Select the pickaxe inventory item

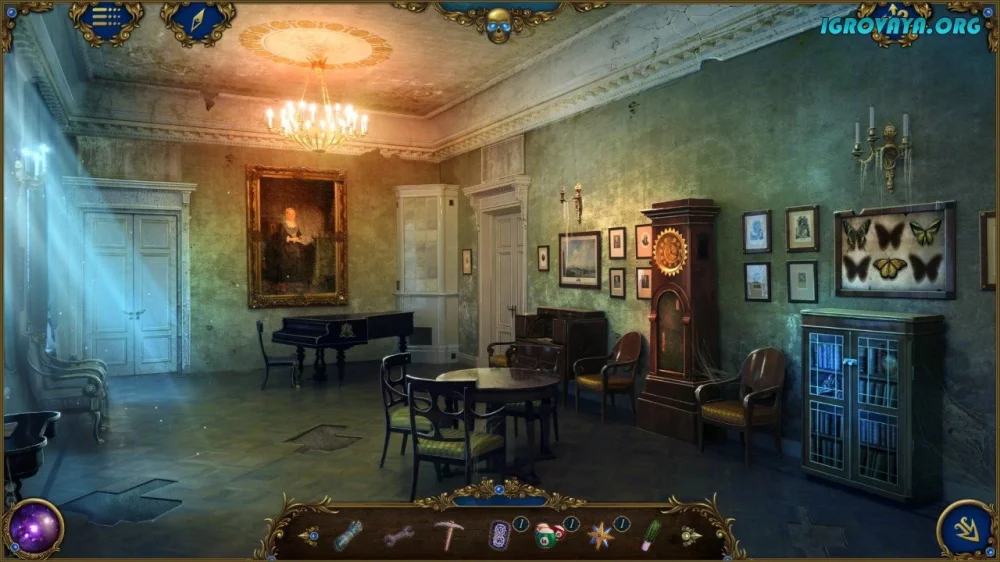[x=448, y=535]
